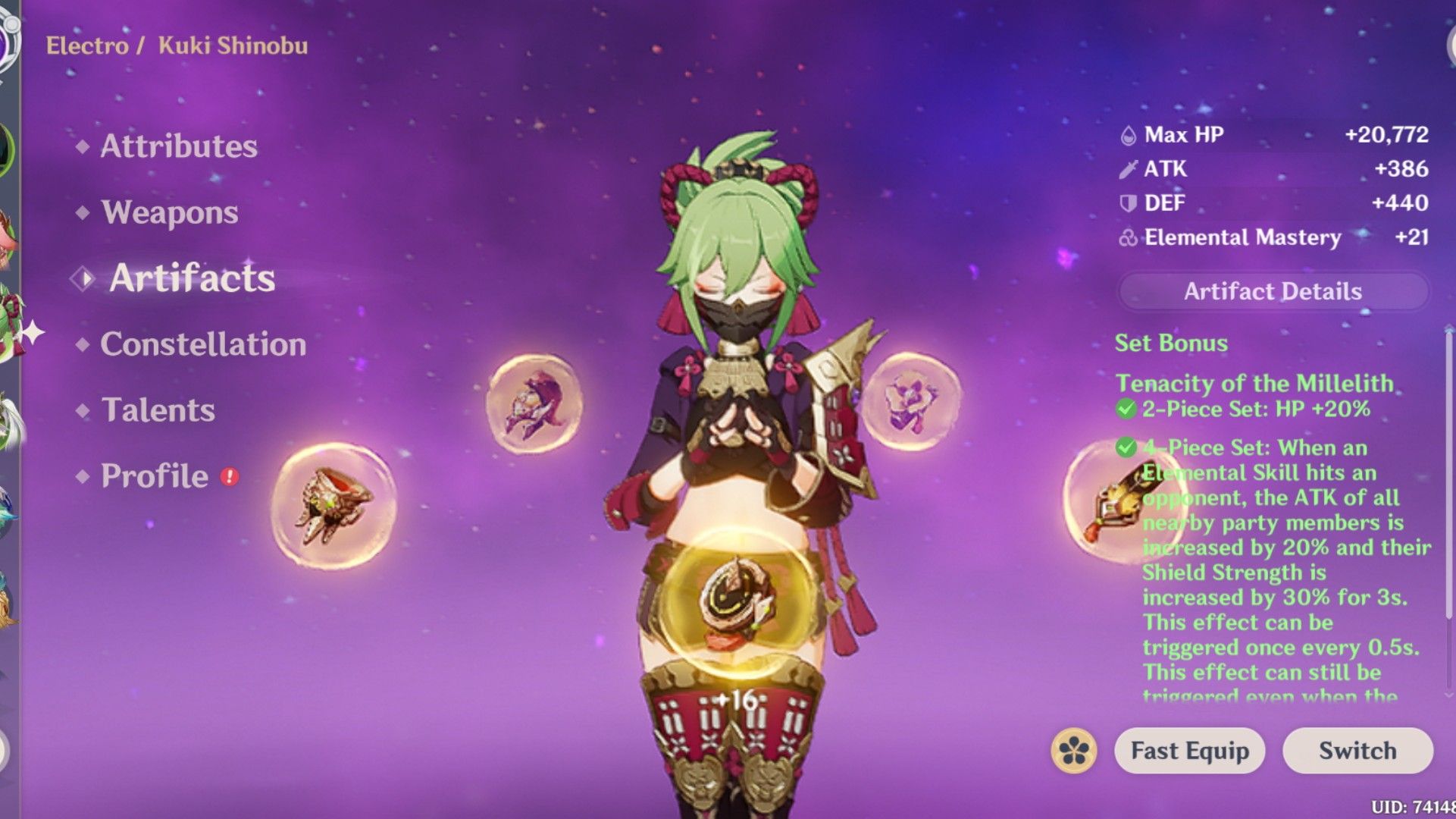
Task: Click the green checkmark on 2-Piece Set bonus
Action: [1127, 409]
